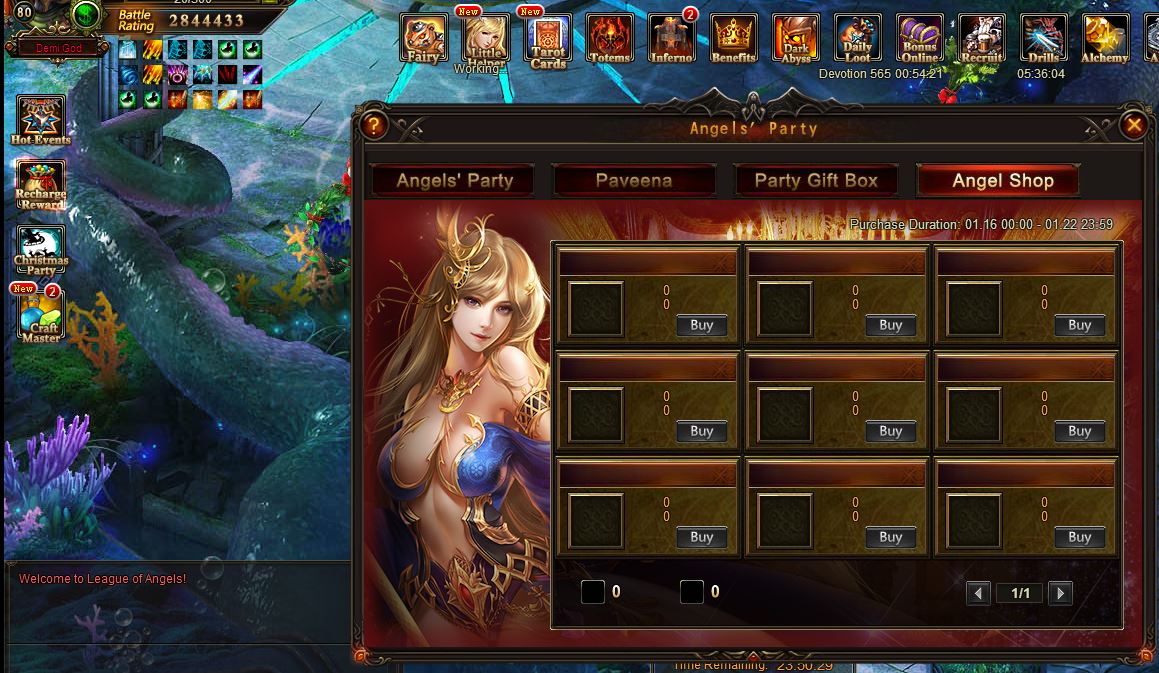
Task: Open the Fairy menu icon
Action: coord(424,39)
